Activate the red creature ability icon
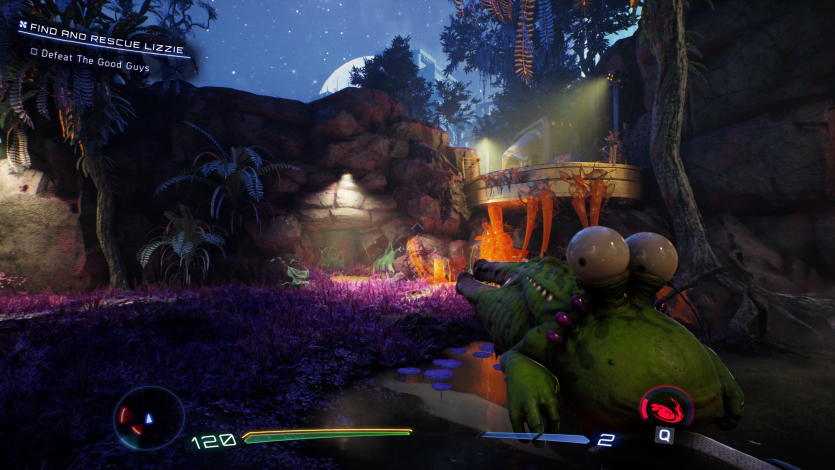835x470 pixels. (665, 408)
